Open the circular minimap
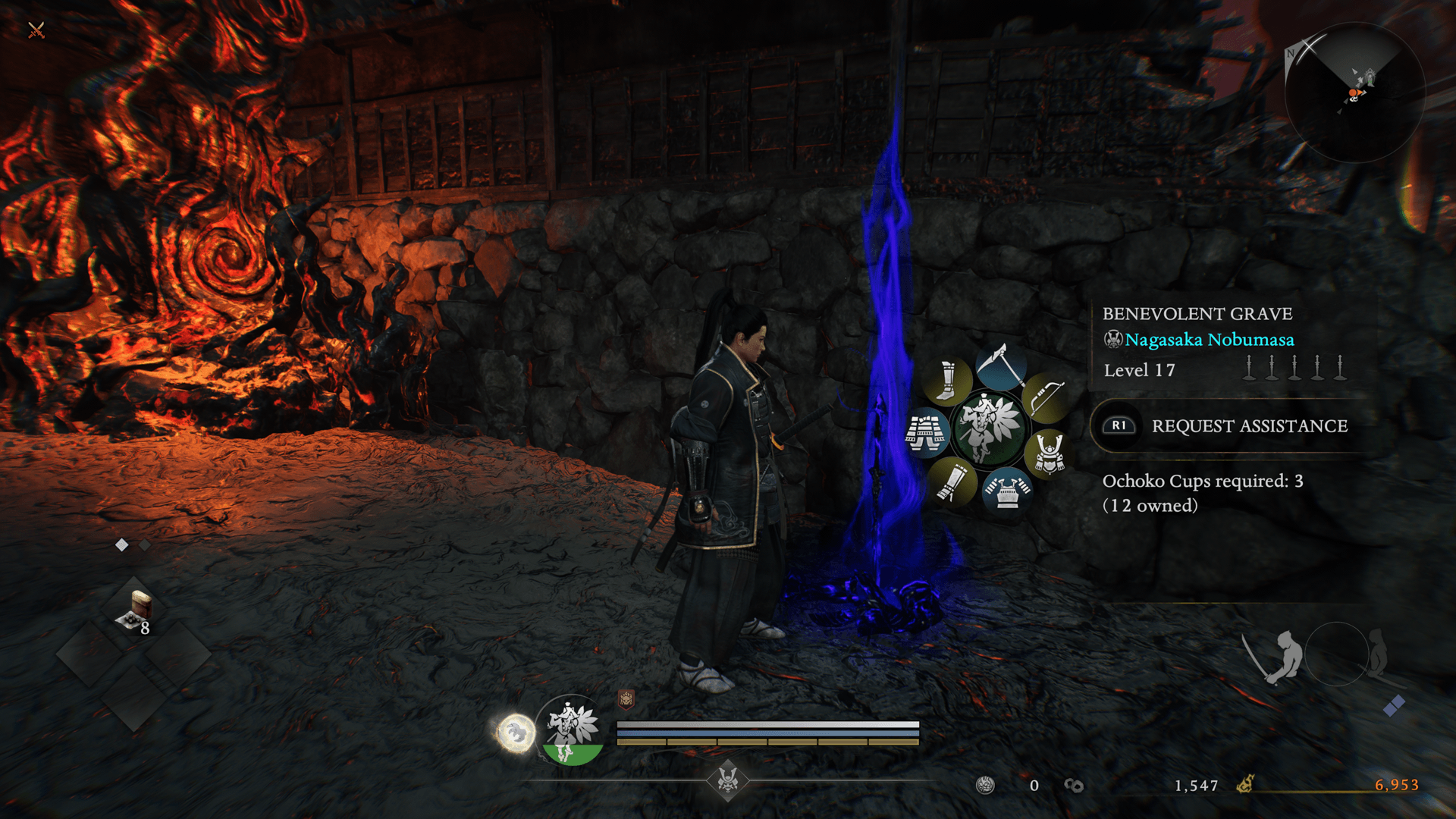 [1354, 93]
